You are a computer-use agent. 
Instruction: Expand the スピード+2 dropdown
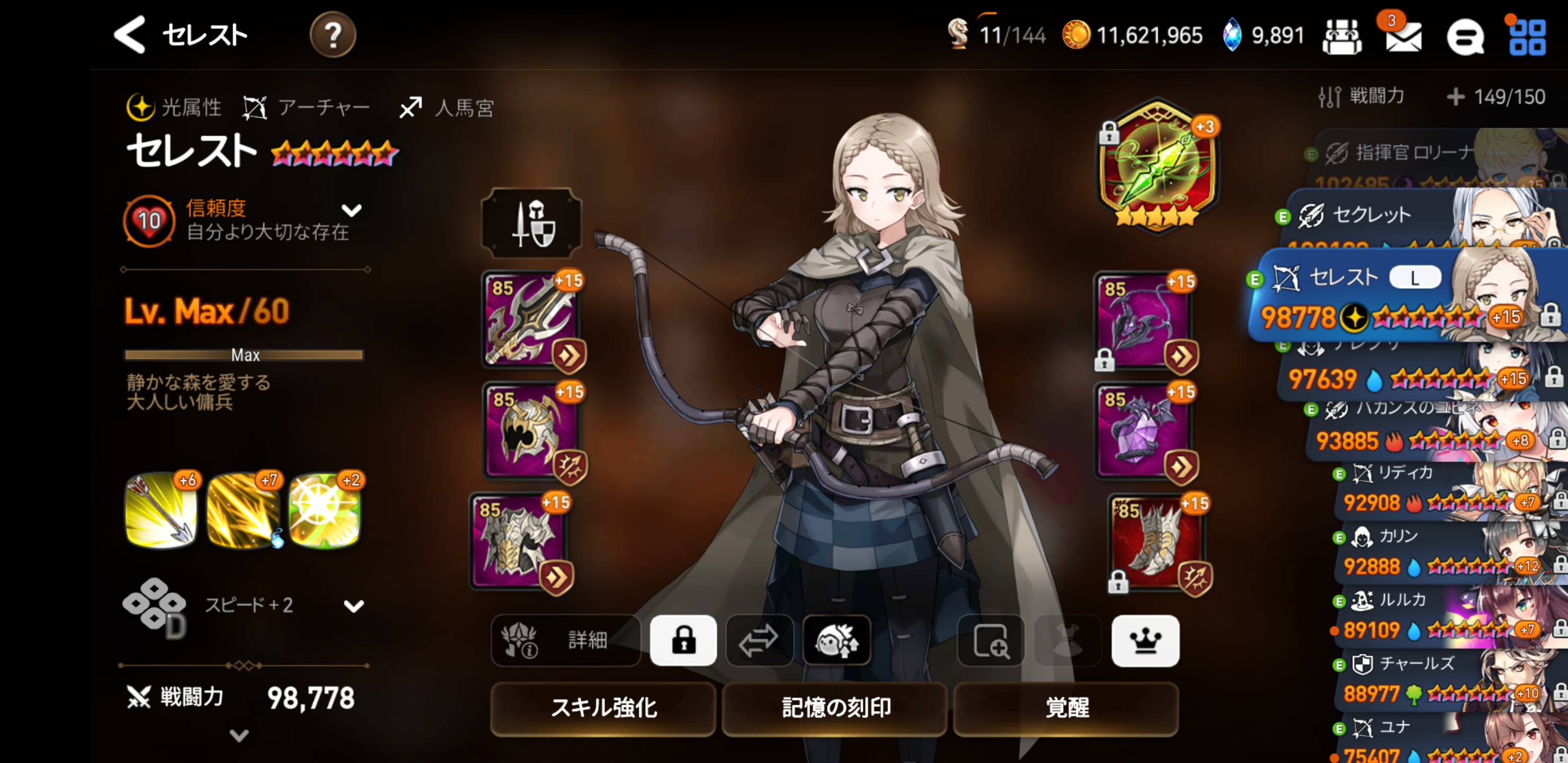pyautogui.click(x=353, y=606)
